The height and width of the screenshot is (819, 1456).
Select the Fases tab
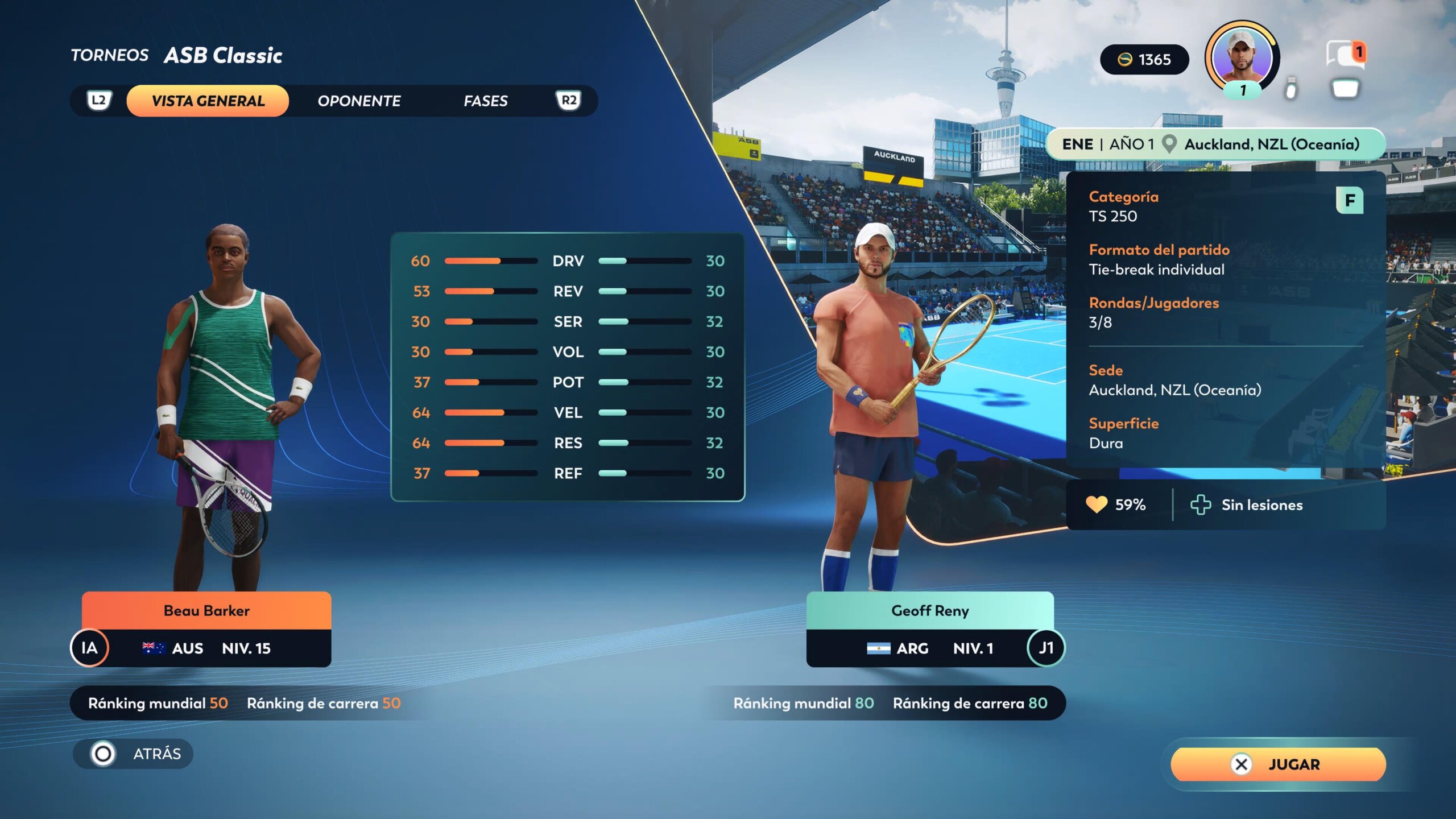coord(485,101)
